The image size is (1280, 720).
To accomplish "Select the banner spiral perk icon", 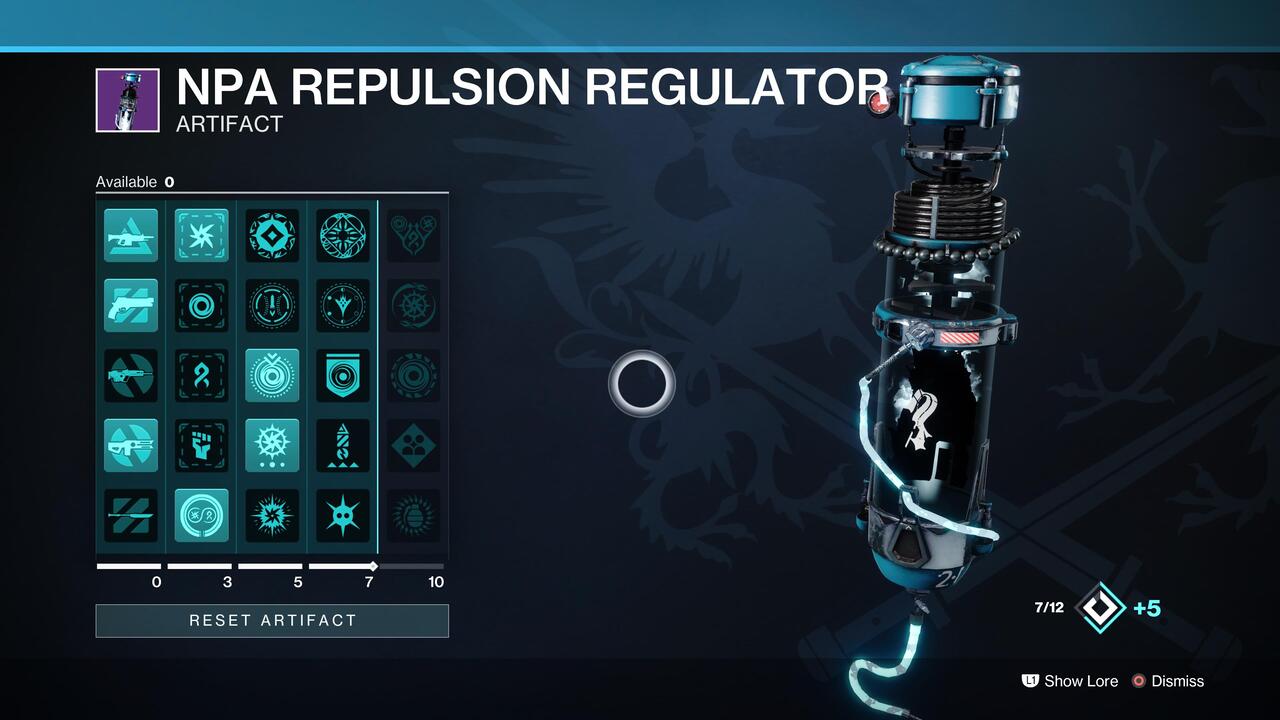I will (343, 376).
